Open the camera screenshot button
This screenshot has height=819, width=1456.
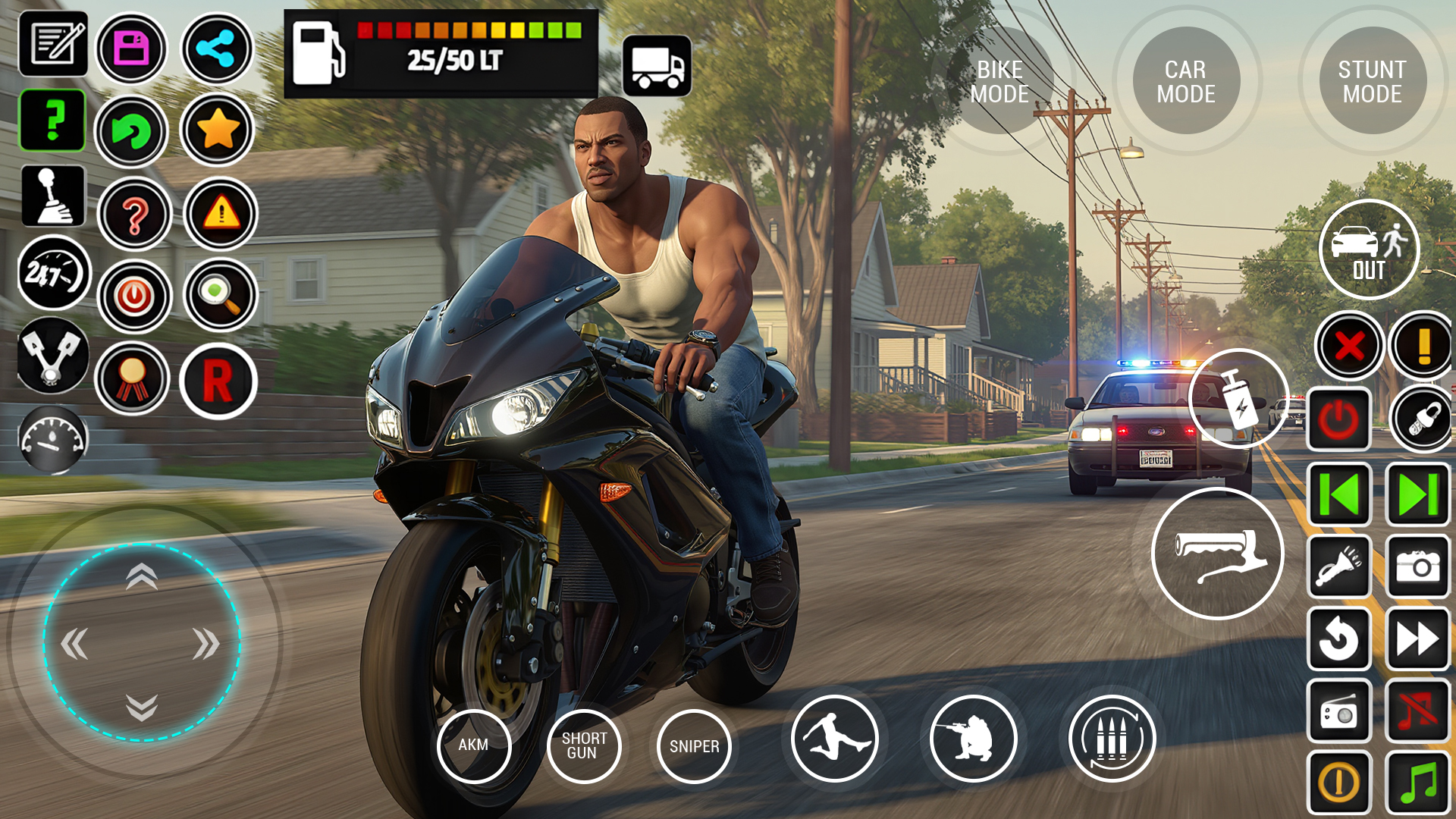(1417, 566)
